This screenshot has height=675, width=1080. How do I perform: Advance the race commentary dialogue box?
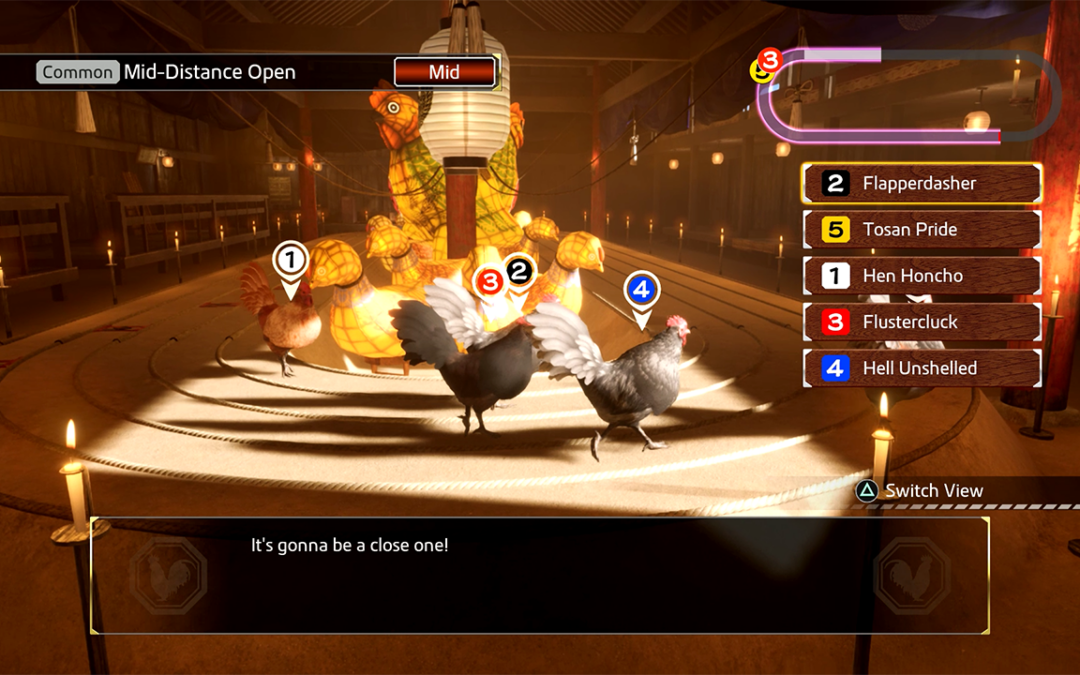click(x=540, y=575)
